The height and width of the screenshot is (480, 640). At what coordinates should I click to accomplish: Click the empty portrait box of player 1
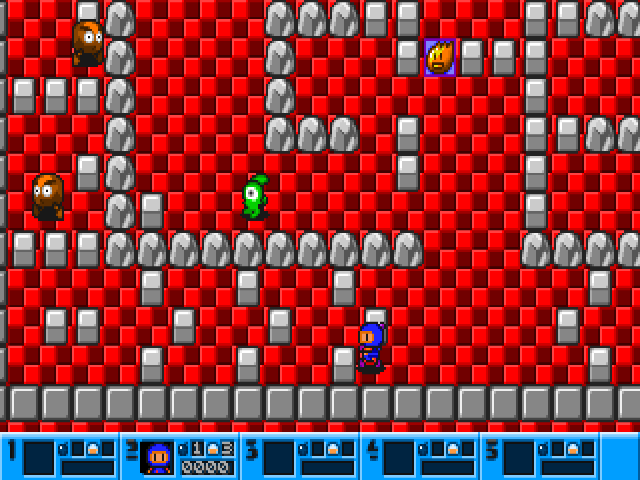(39, 458)
